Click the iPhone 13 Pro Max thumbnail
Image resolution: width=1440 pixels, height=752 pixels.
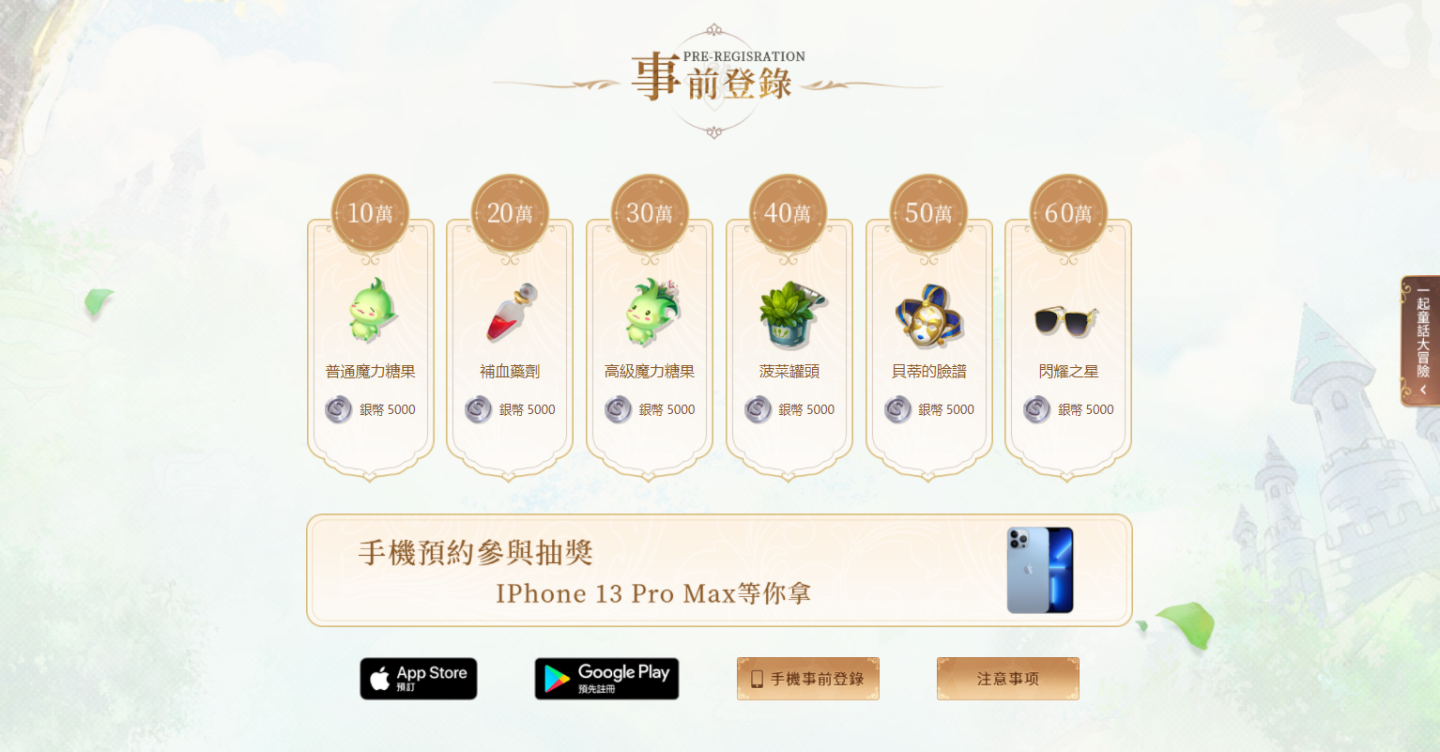pos(1040,570)
